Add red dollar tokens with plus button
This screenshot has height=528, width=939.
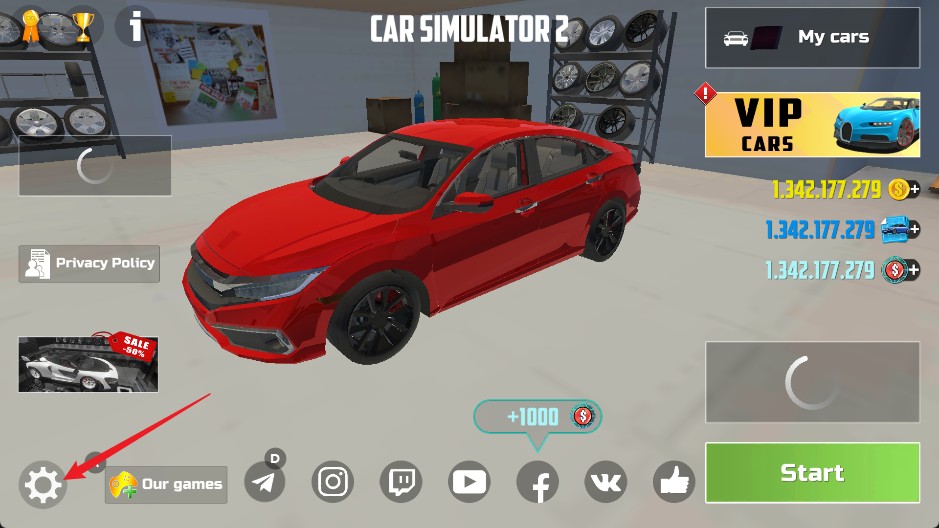pyautogui.click(x=913, y=270)
